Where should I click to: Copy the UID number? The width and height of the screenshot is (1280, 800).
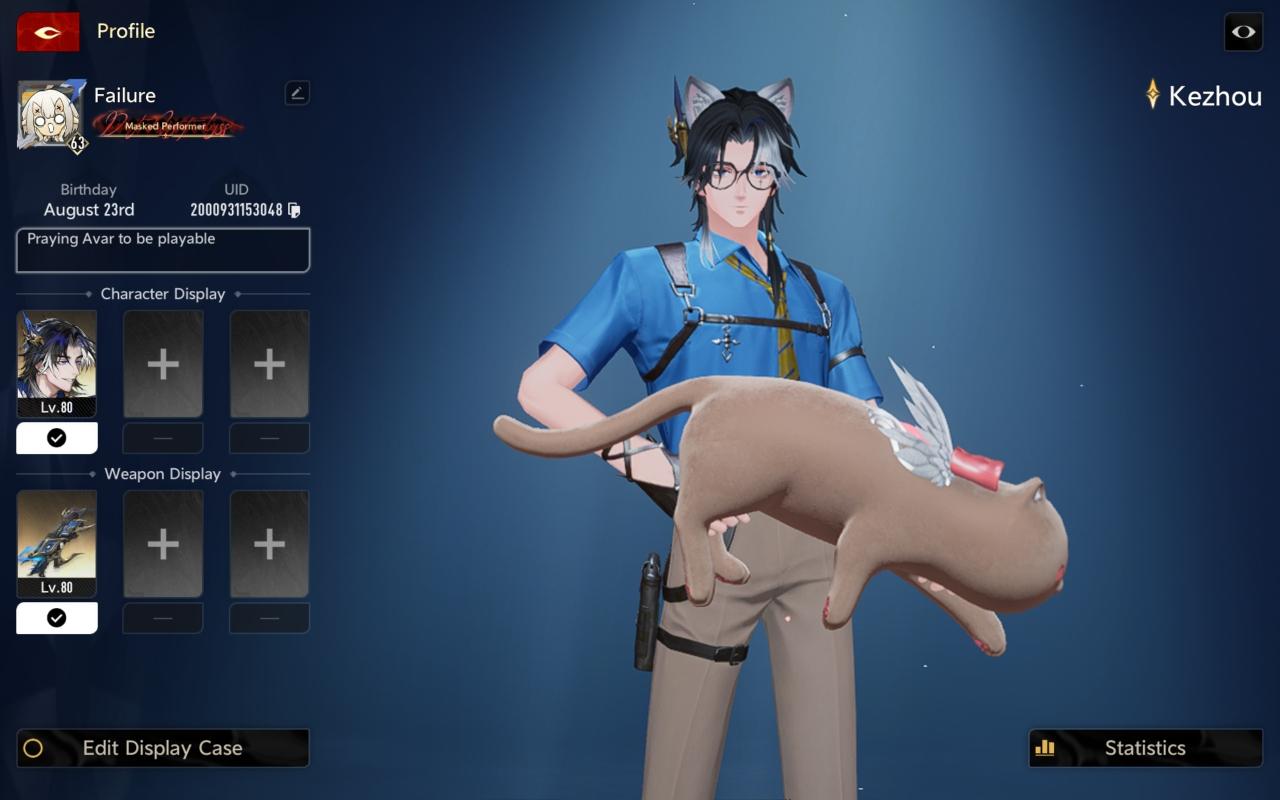(294, 210)
